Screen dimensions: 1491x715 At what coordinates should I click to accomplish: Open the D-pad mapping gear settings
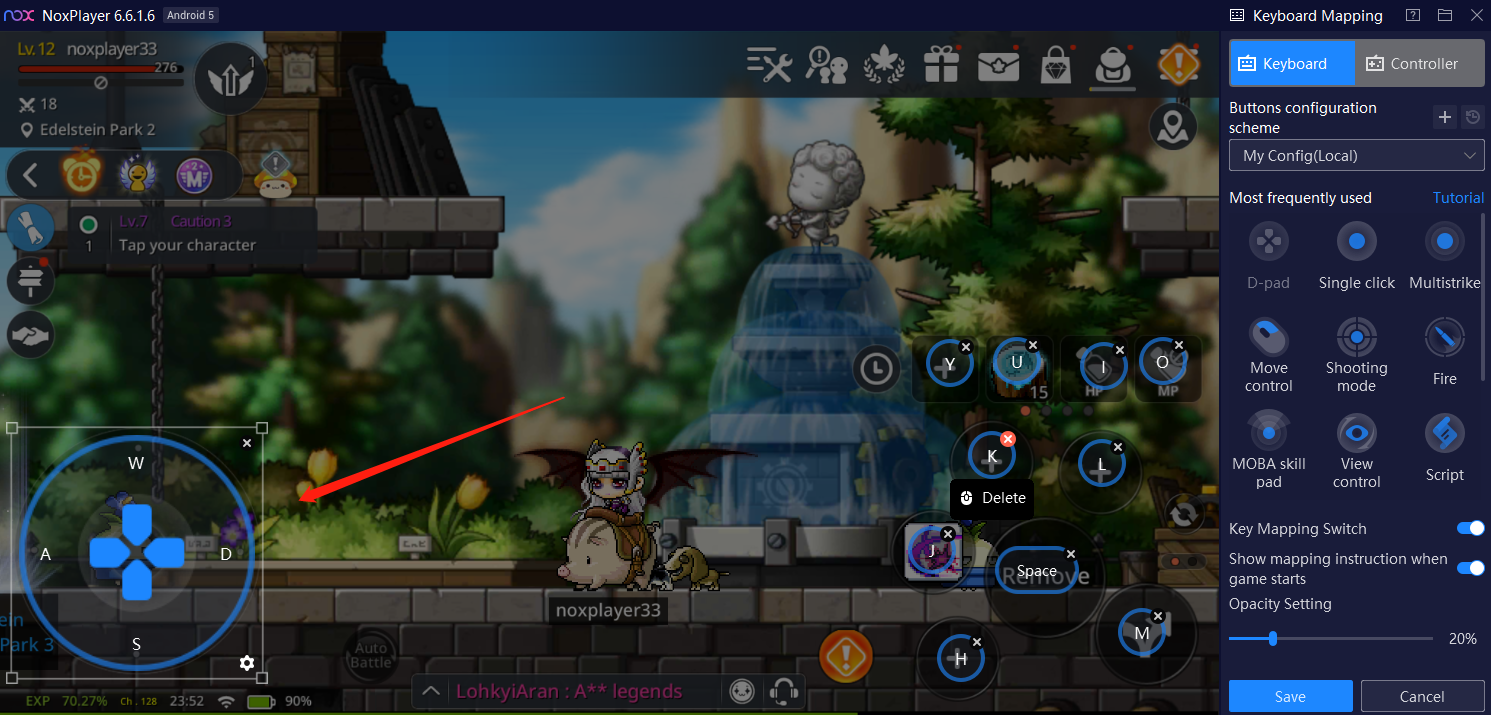(x=247, y=662)
